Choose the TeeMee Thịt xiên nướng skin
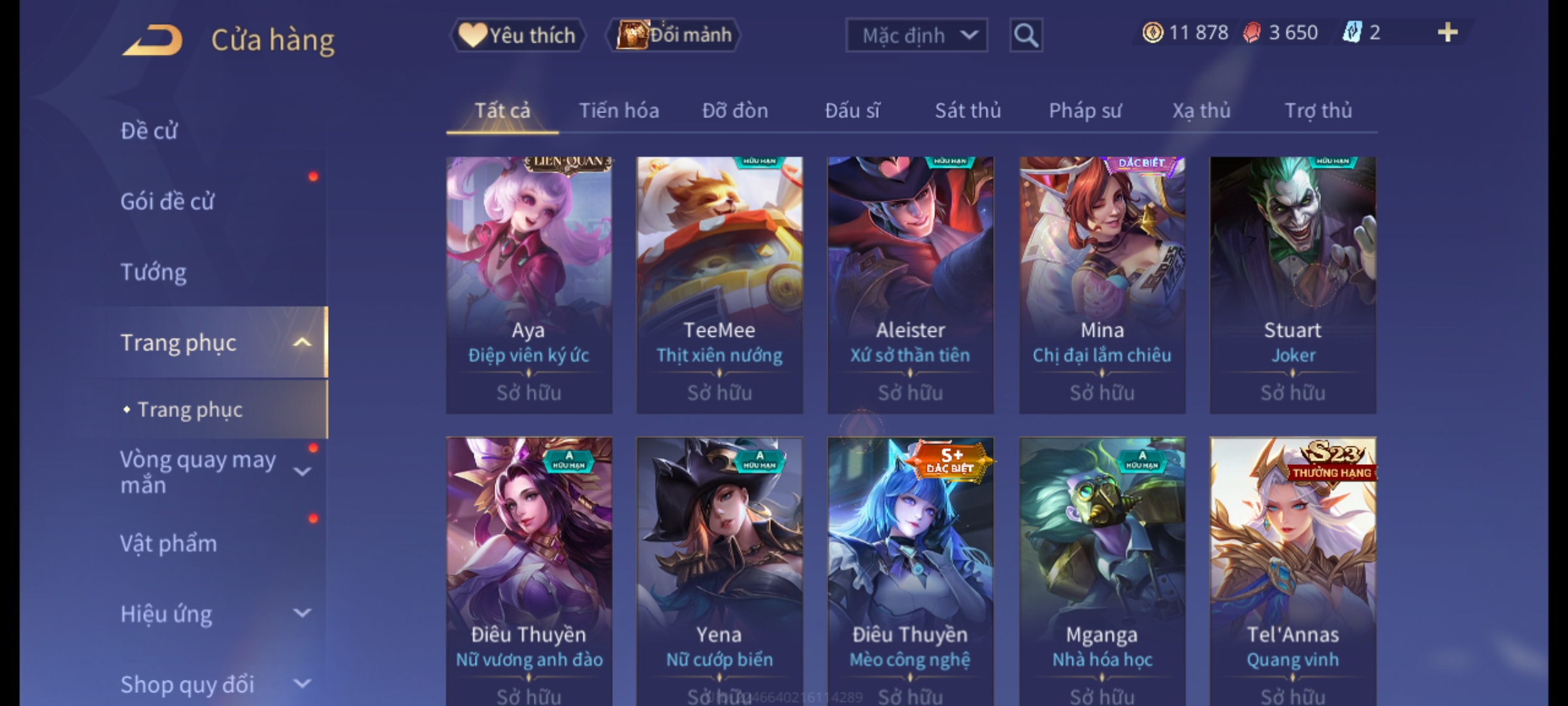This screenshot has height=706, width=1568. click(x=719, y=284)
